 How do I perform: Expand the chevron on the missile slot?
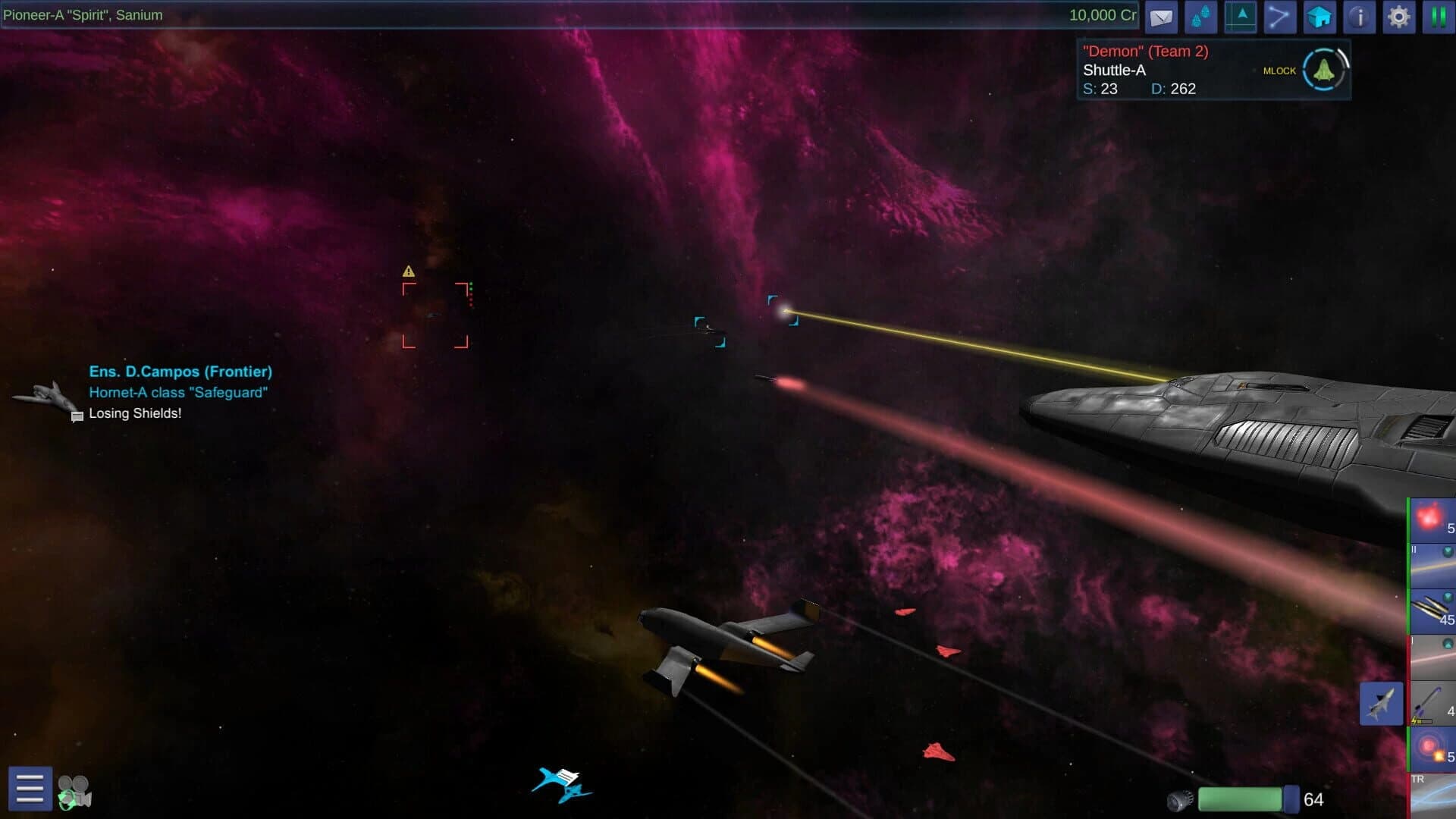[1446, 595]
